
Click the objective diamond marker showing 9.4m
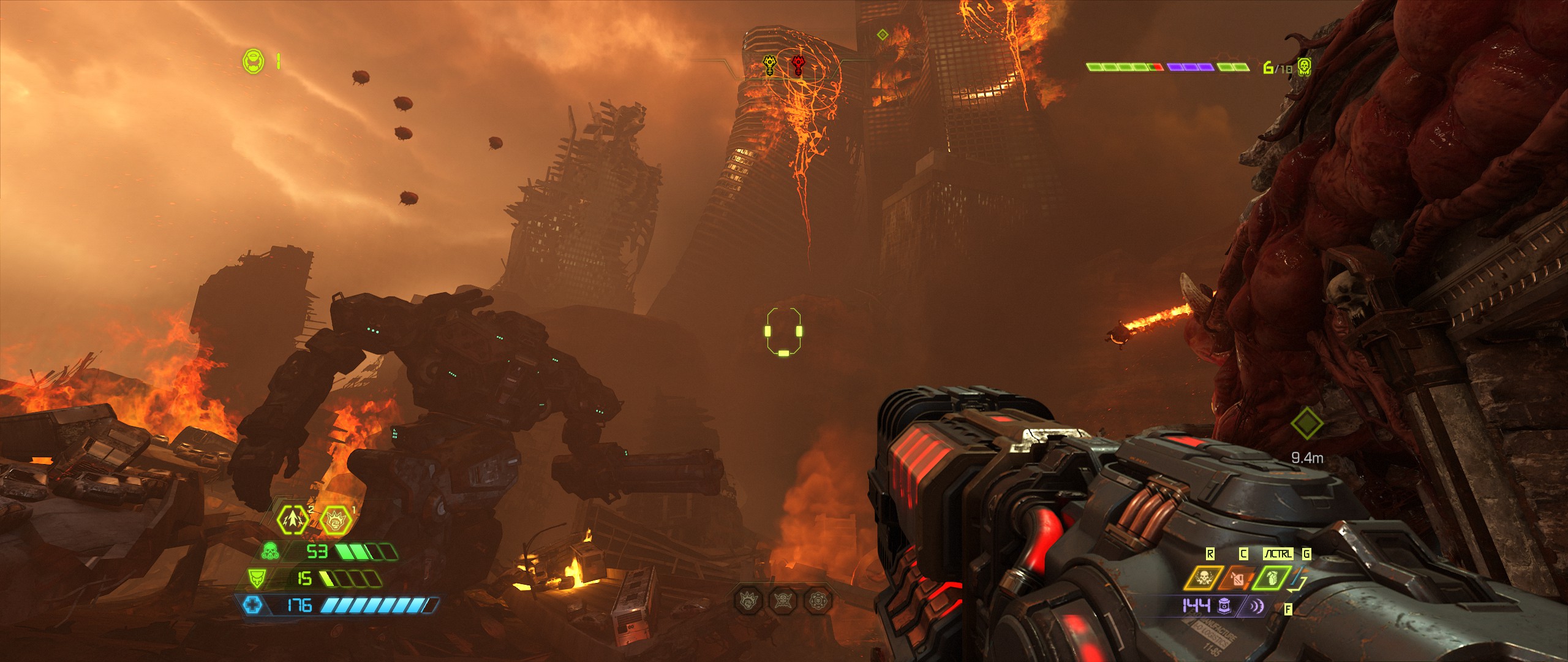pos(1306,423)
